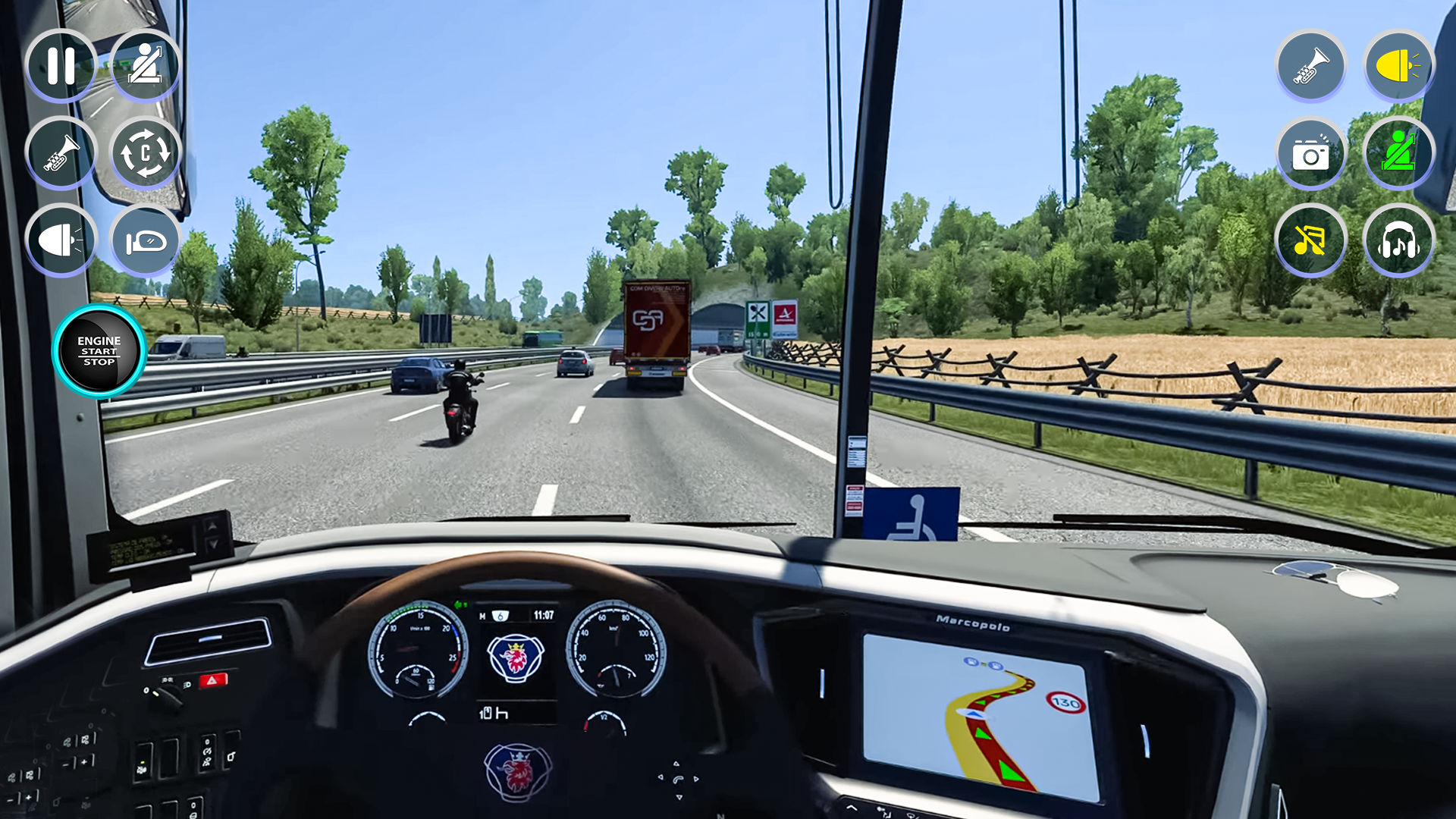Pause the game
1456x819 pixels.
tap(61, 67)
